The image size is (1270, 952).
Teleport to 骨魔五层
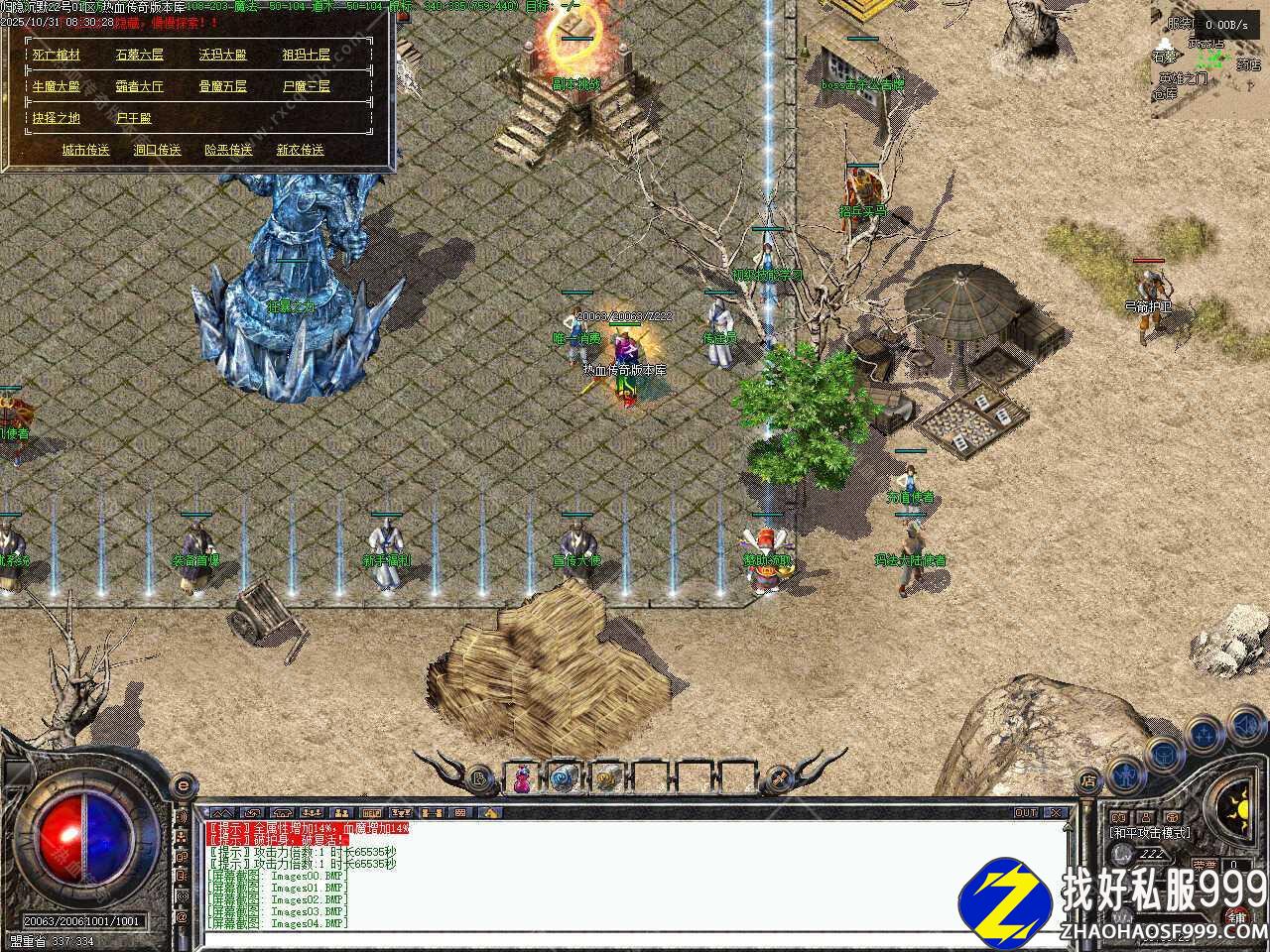222,86
